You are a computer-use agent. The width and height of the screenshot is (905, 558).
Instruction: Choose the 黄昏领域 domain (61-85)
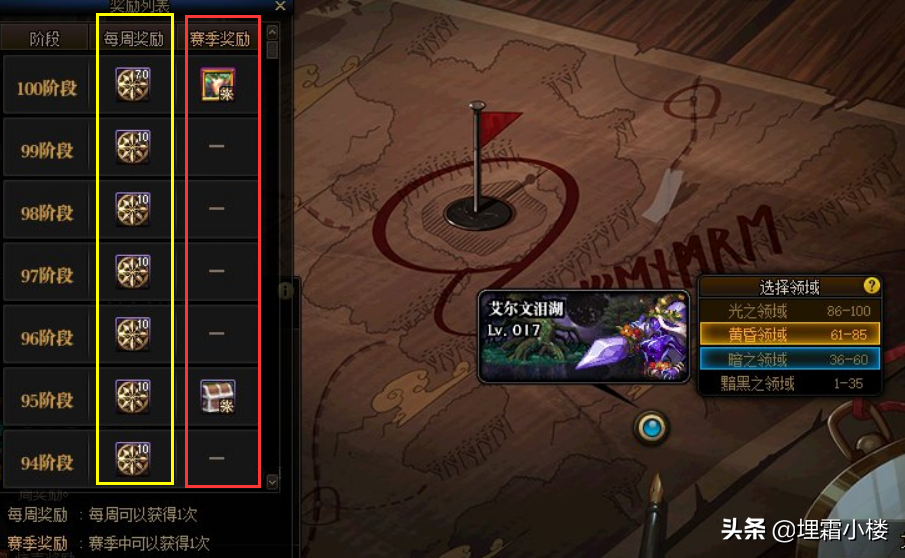[789, 334]
